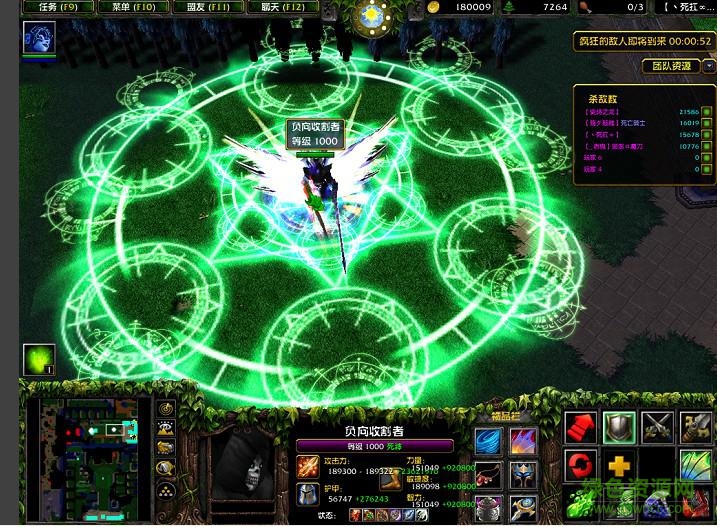The width and height of the screenshot is (717, 527).
Task: Select the helmet item in the inventory
Action: point(523,475)
